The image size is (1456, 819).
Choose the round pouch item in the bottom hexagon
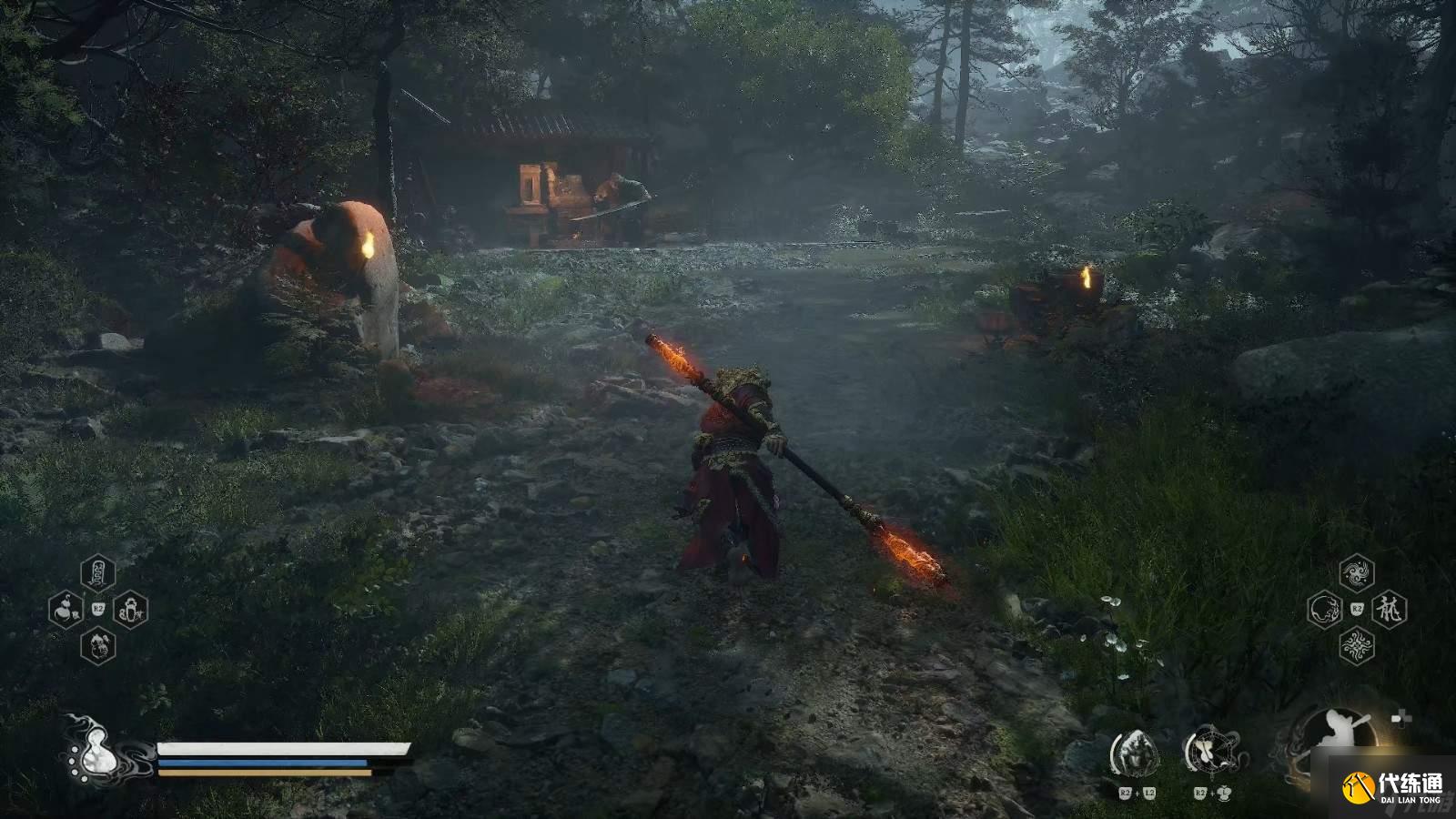click(x=98, y=645)
